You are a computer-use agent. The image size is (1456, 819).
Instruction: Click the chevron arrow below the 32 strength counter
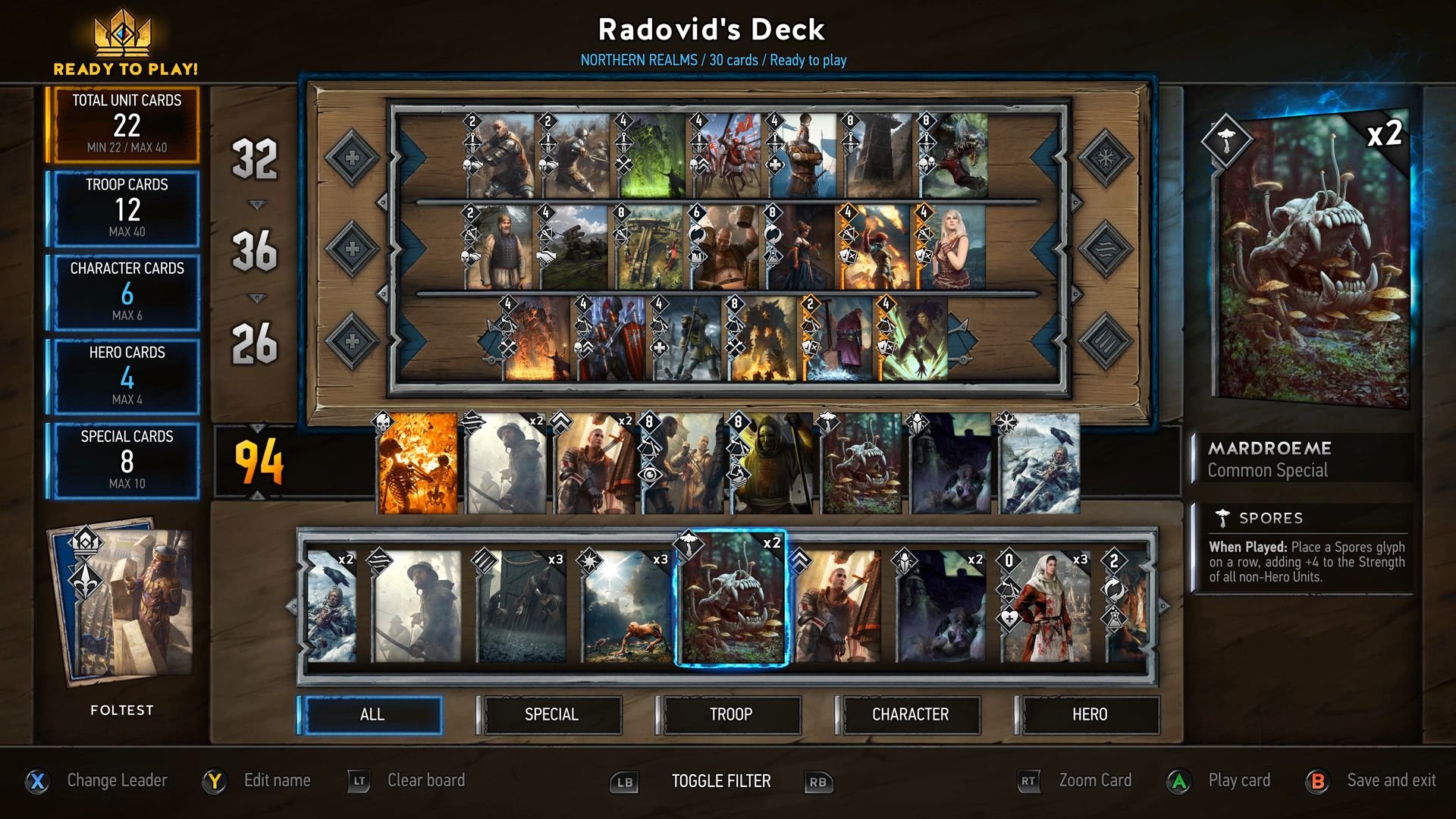(x=255, y=203)
